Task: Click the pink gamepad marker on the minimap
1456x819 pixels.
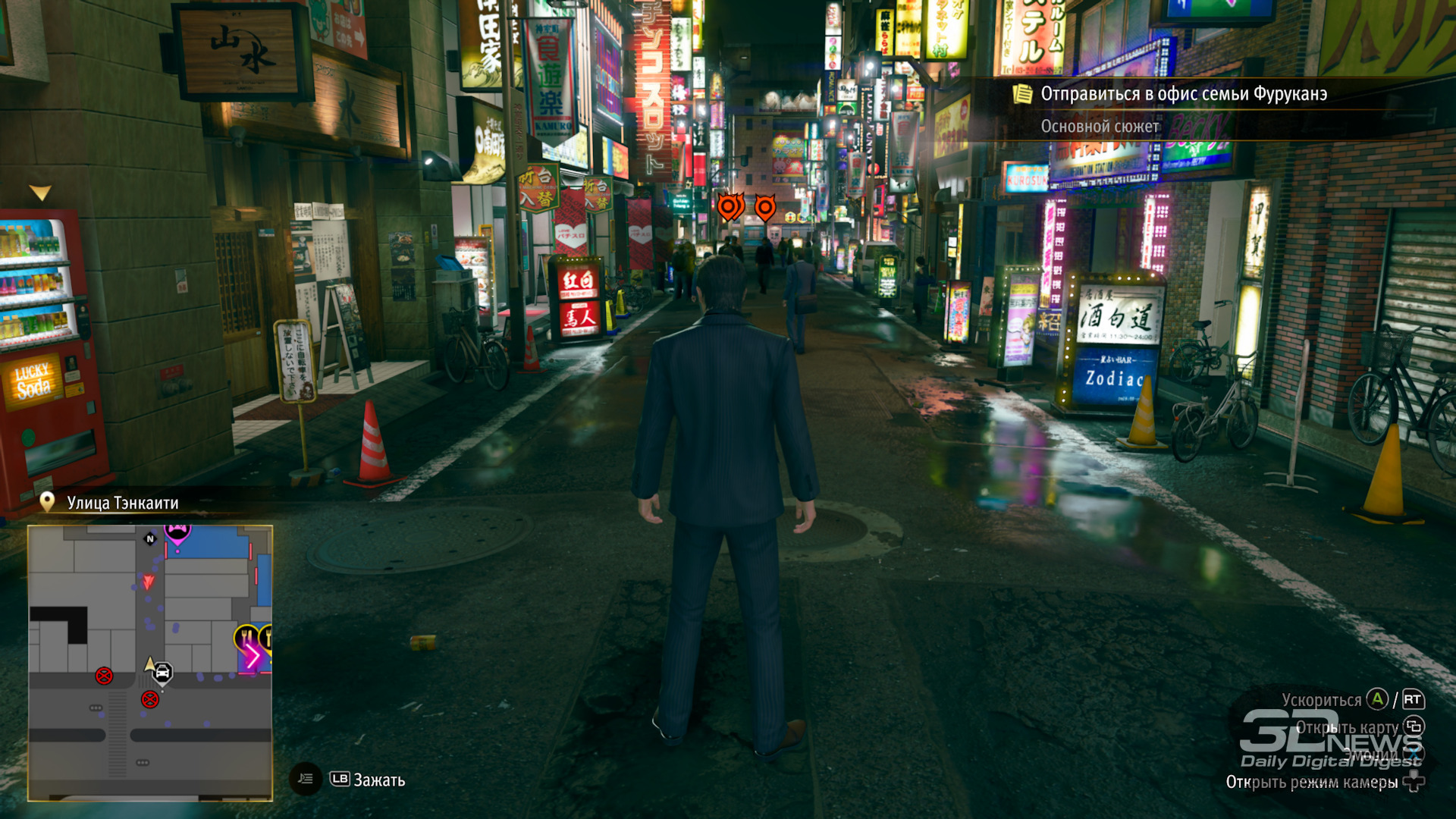Action: coord(177,532)
